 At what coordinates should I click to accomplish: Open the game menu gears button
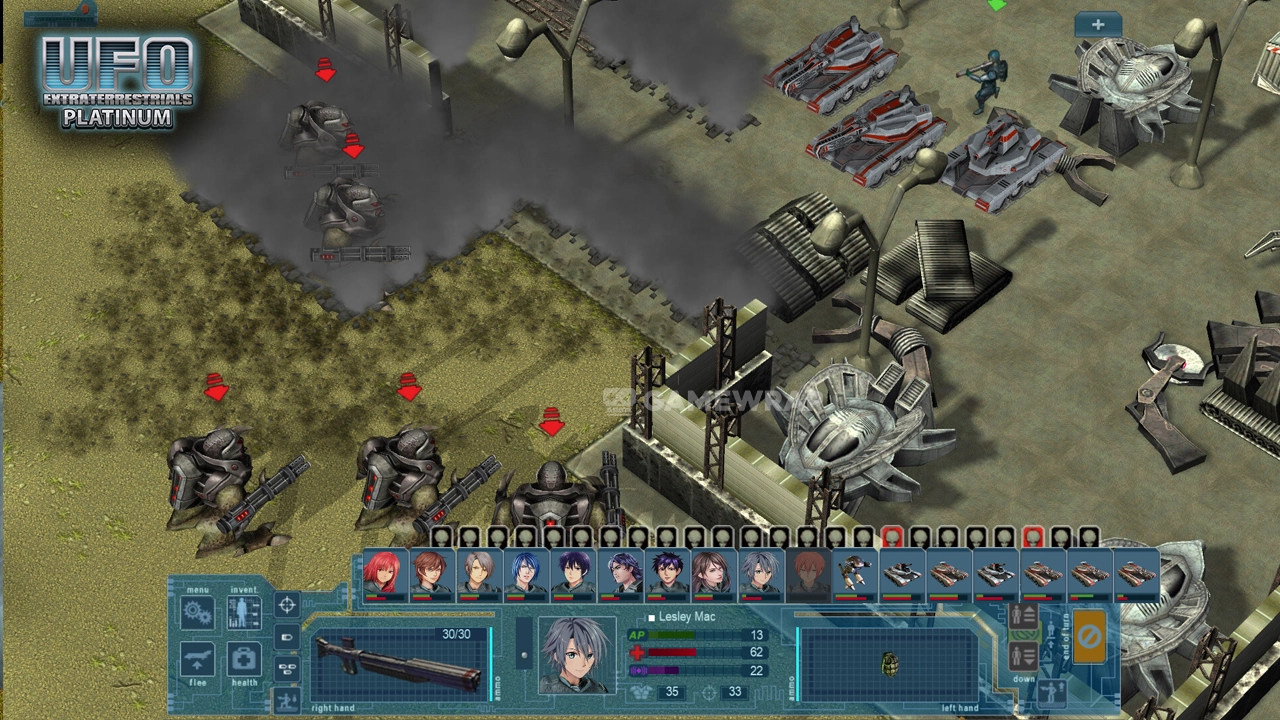click(197, 612)
